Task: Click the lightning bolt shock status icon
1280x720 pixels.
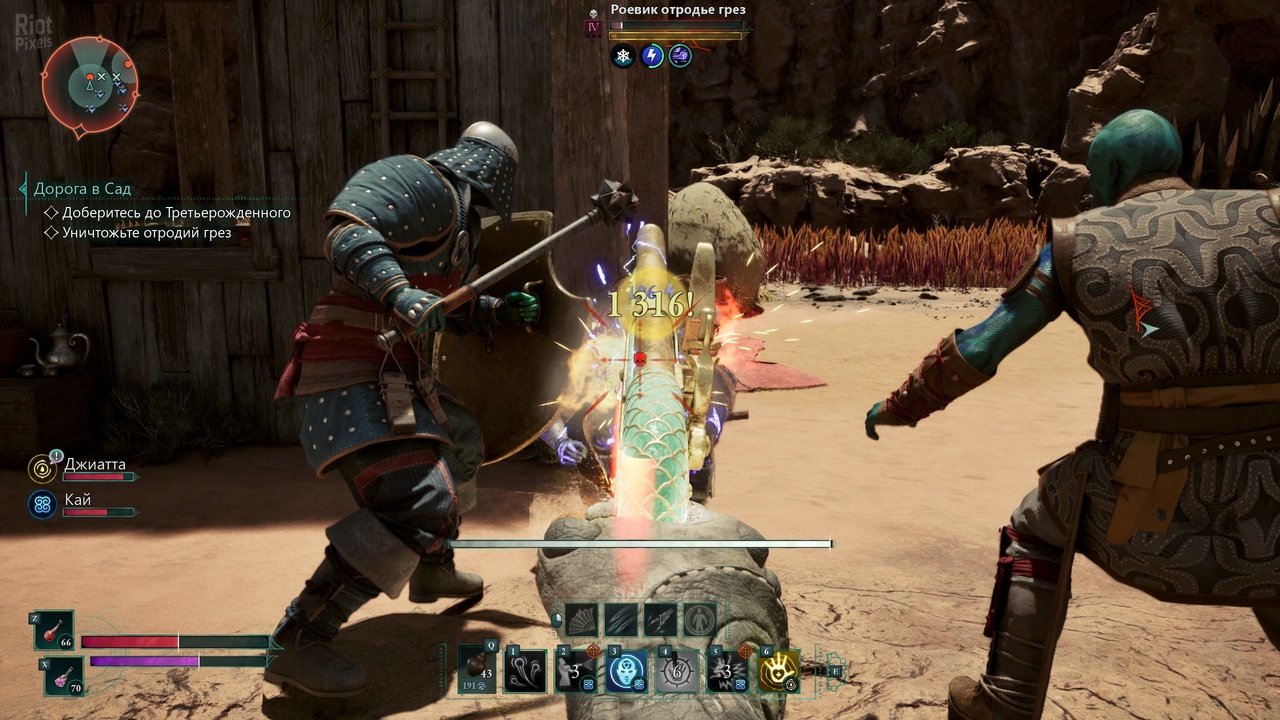Action: pyautogui.click(x=652, y=56)
